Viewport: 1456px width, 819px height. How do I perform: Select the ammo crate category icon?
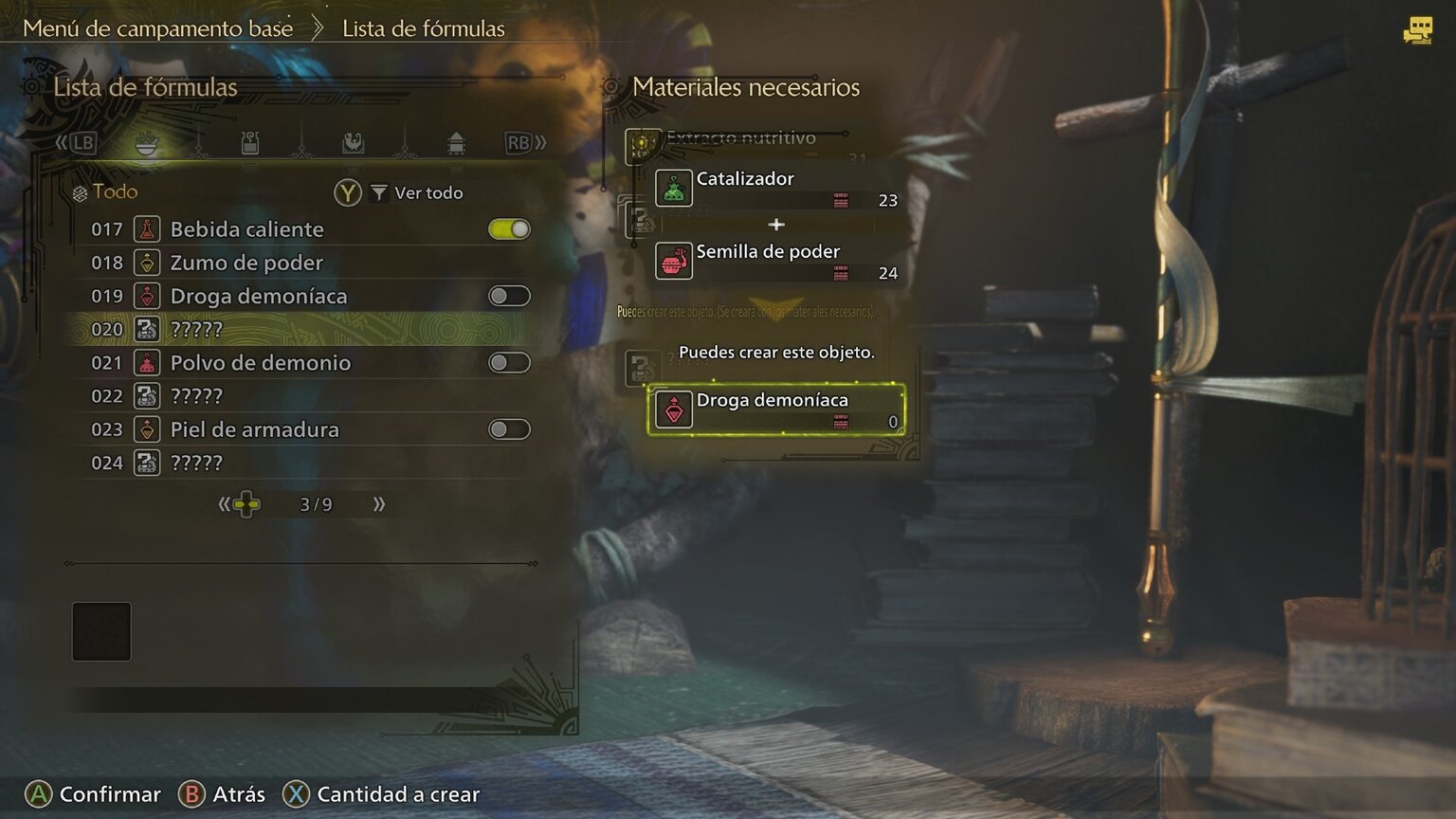(458, 143)
